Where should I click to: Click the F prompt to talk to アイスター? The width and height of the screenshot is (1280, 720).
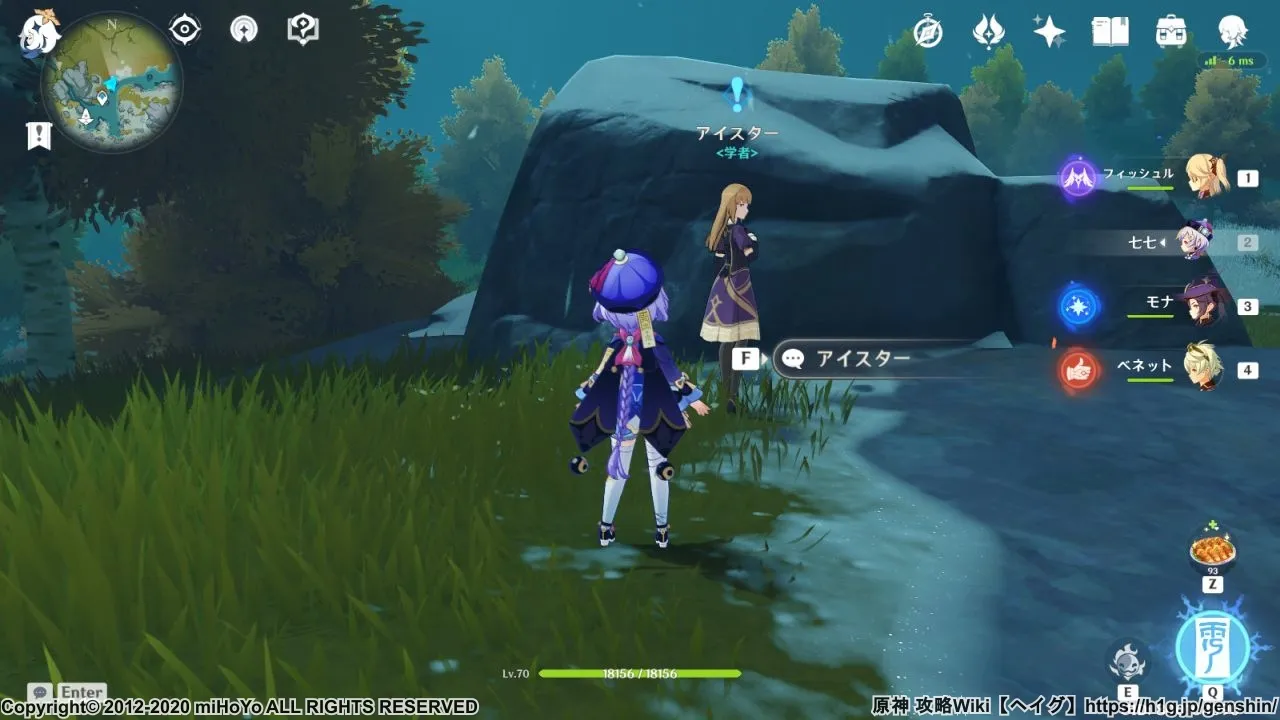(x=746, y=356)
